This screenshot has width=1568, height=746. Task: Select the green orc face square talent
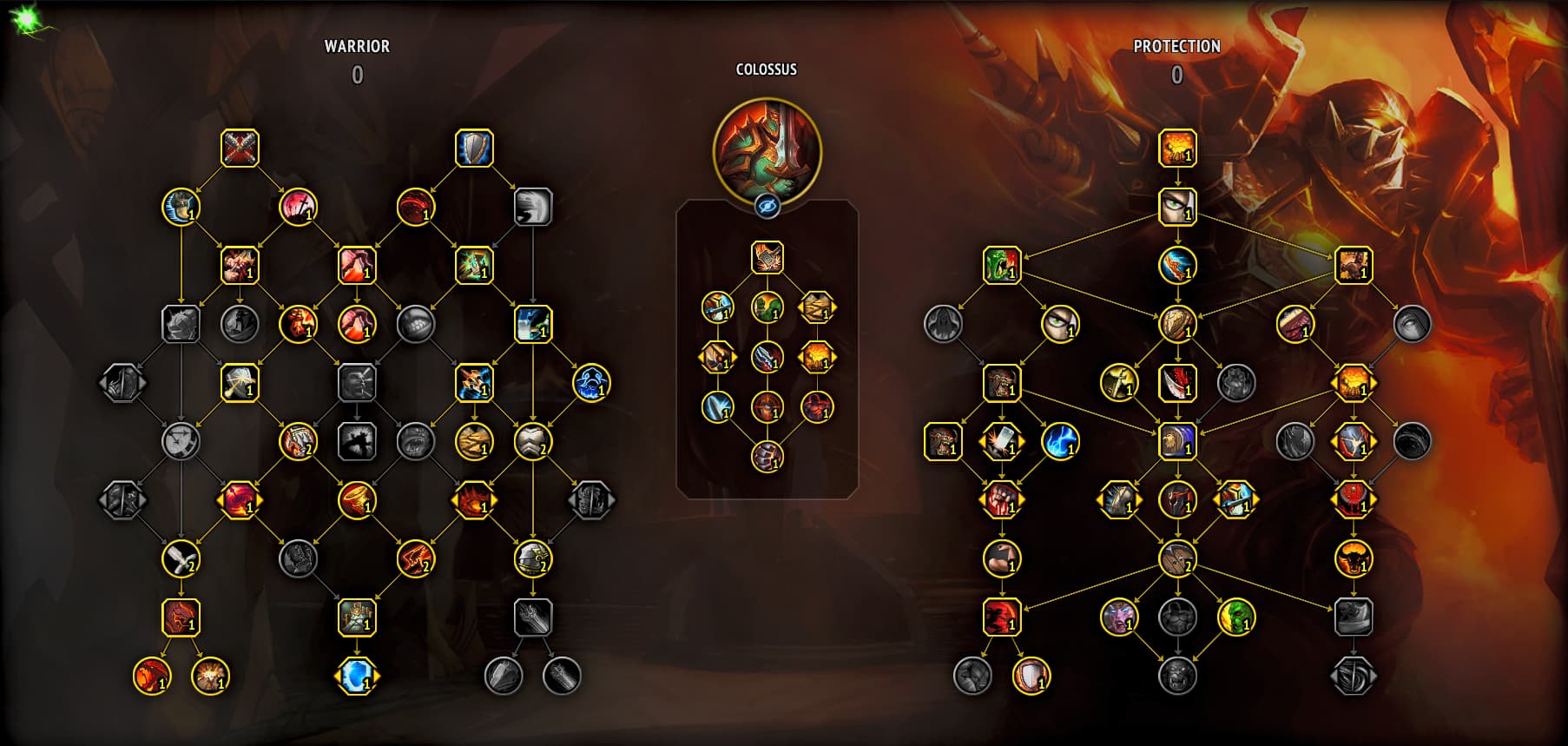[1001, 266]
